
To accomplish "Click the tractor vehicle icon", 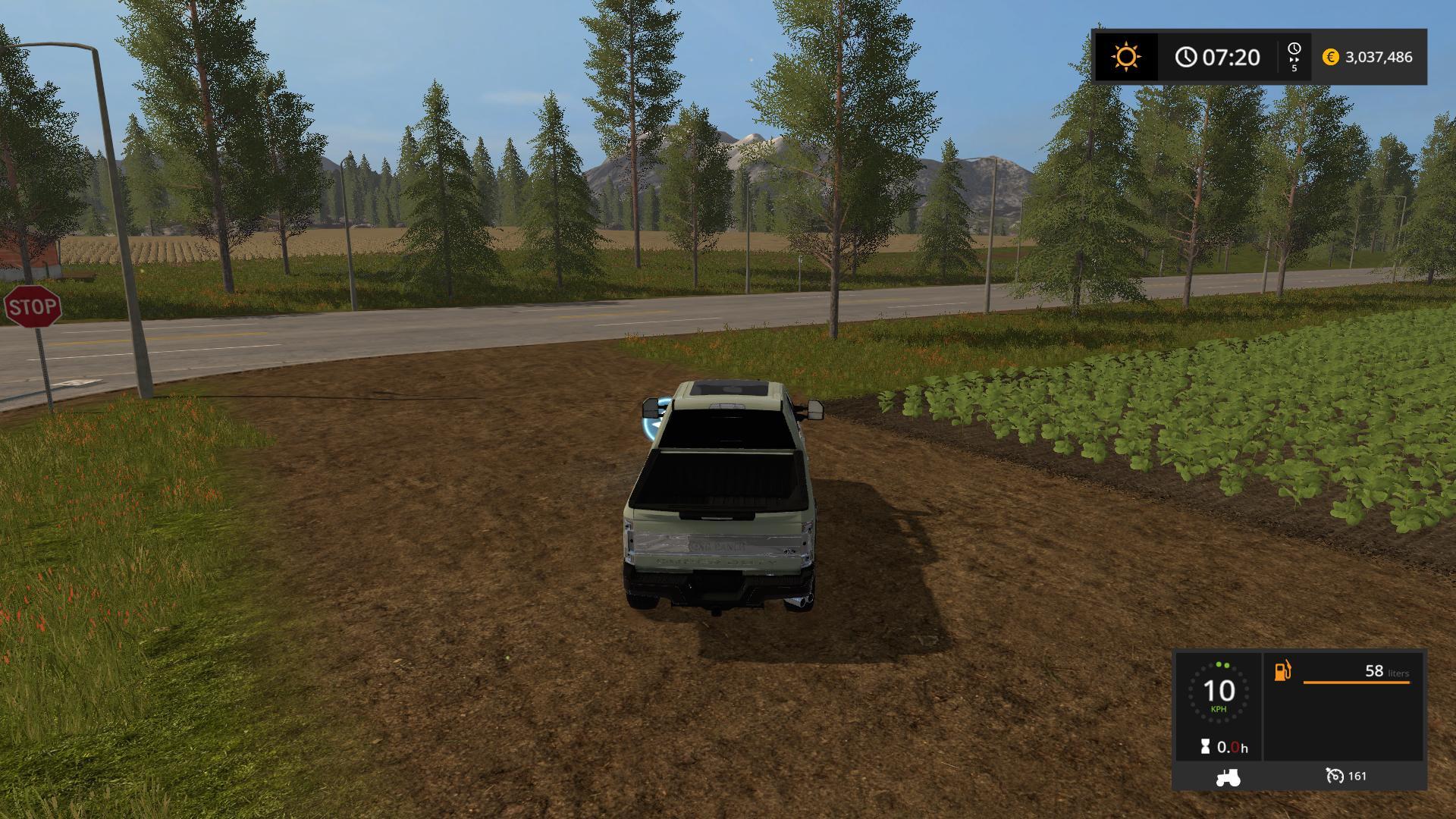I will coord(1227,777).
